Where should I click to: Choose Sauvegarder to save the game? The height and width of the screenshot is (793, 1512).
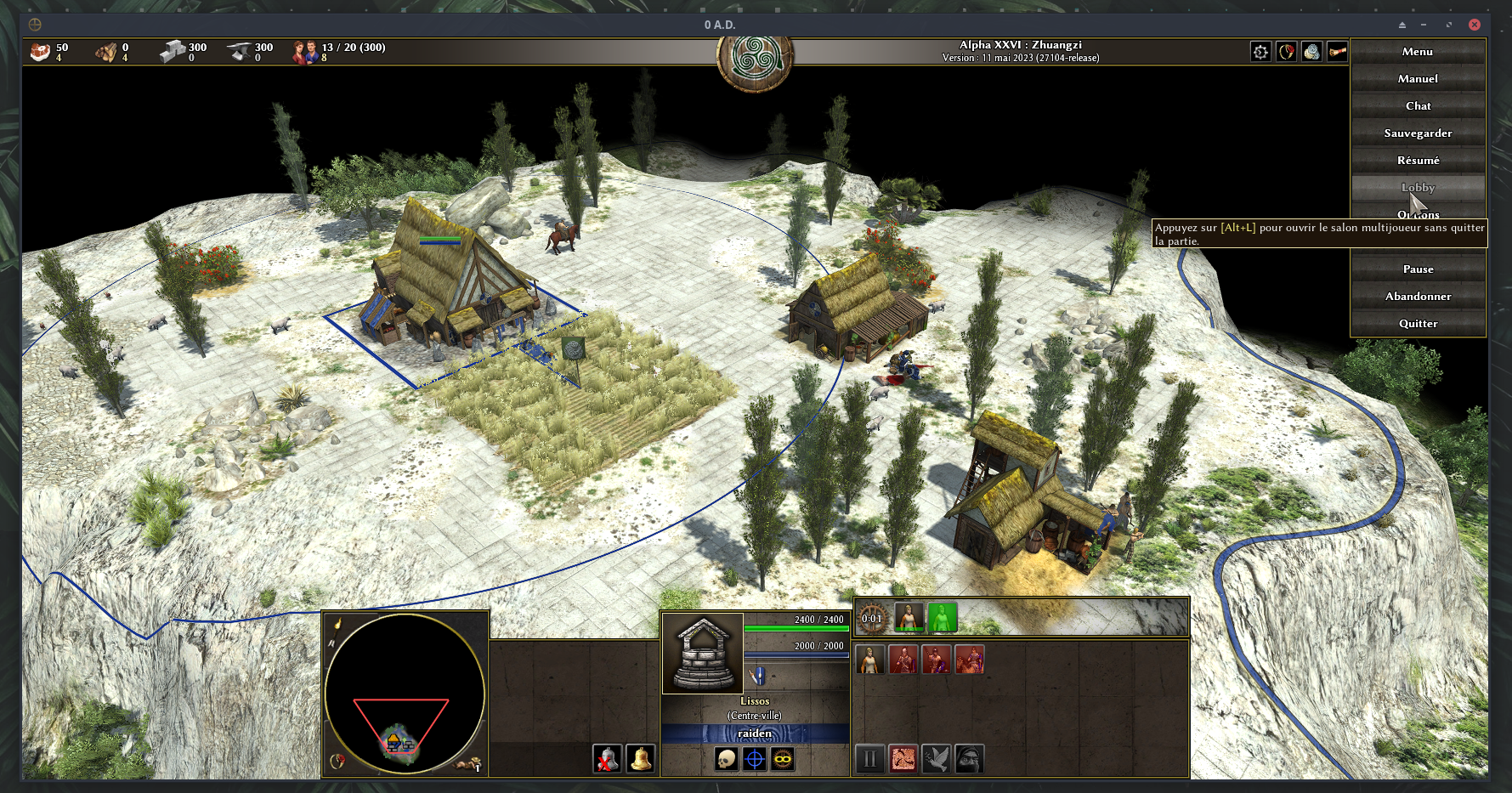[1418, 133]
